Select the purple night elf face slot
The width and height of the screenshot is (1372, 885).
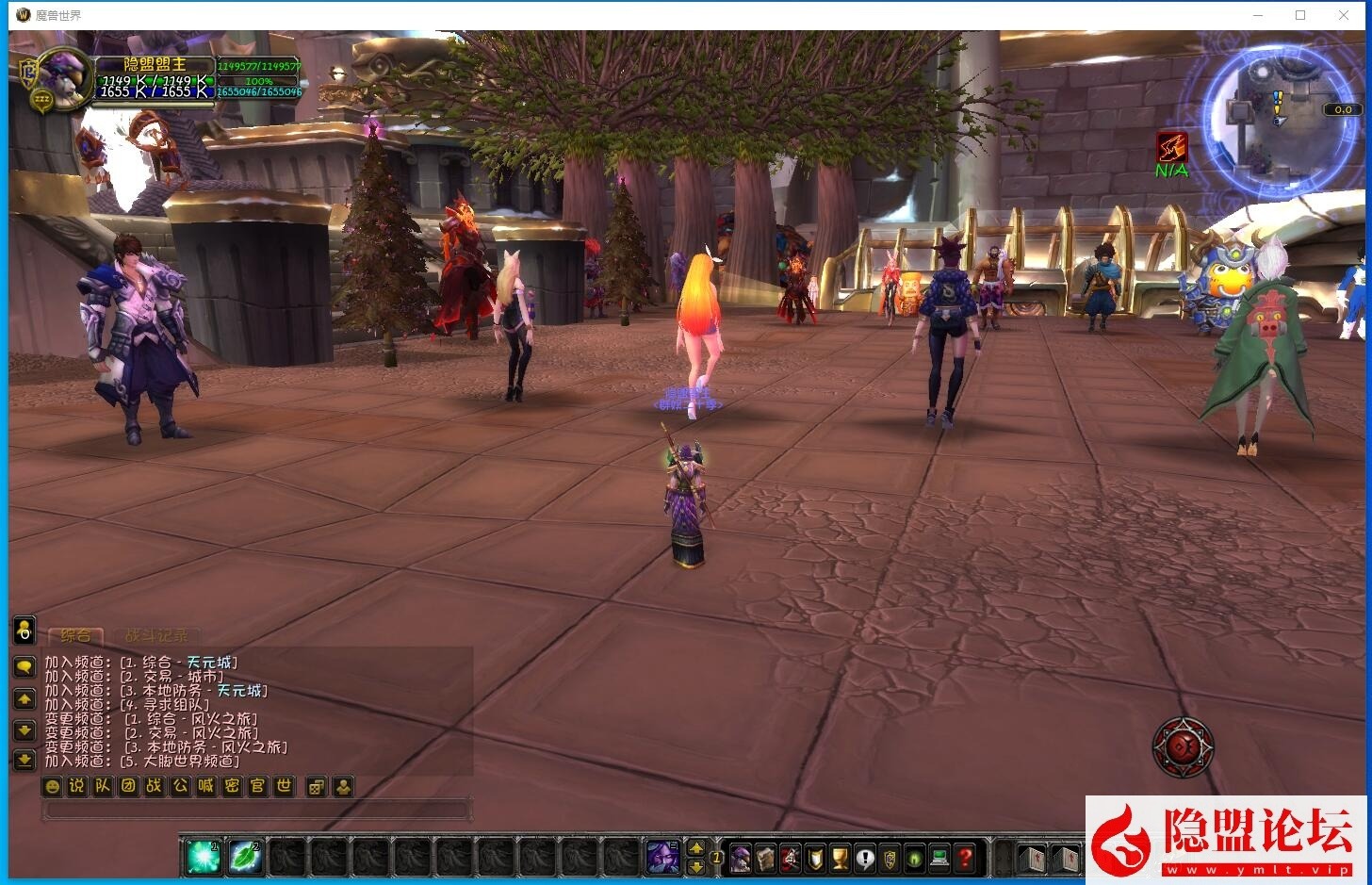tap(662, 857)
